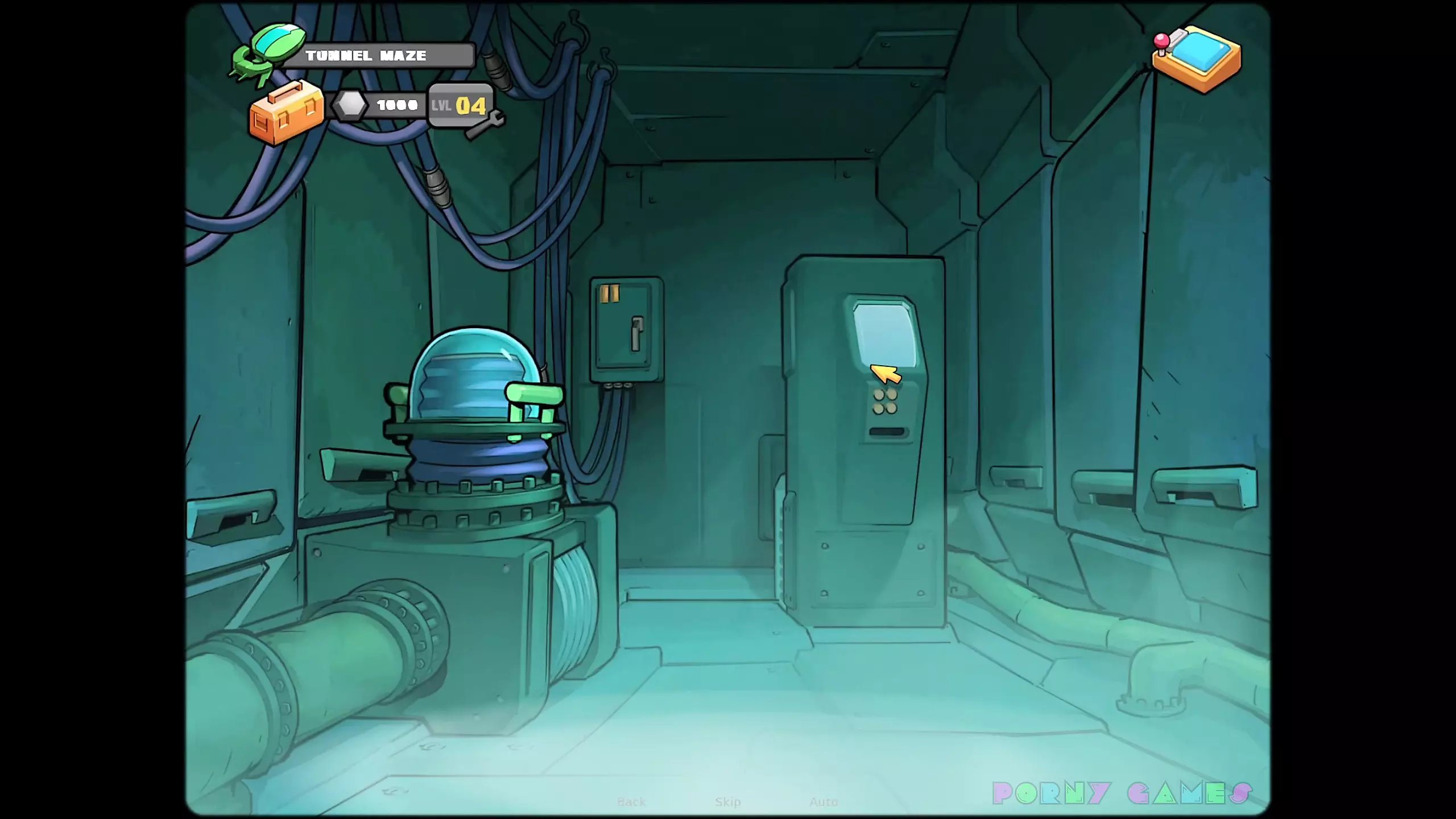Viewport: 1456px width, 819px height.
Task: Click the green plant Tunnel Maze location icon
Action: click(x=268, y=54)
